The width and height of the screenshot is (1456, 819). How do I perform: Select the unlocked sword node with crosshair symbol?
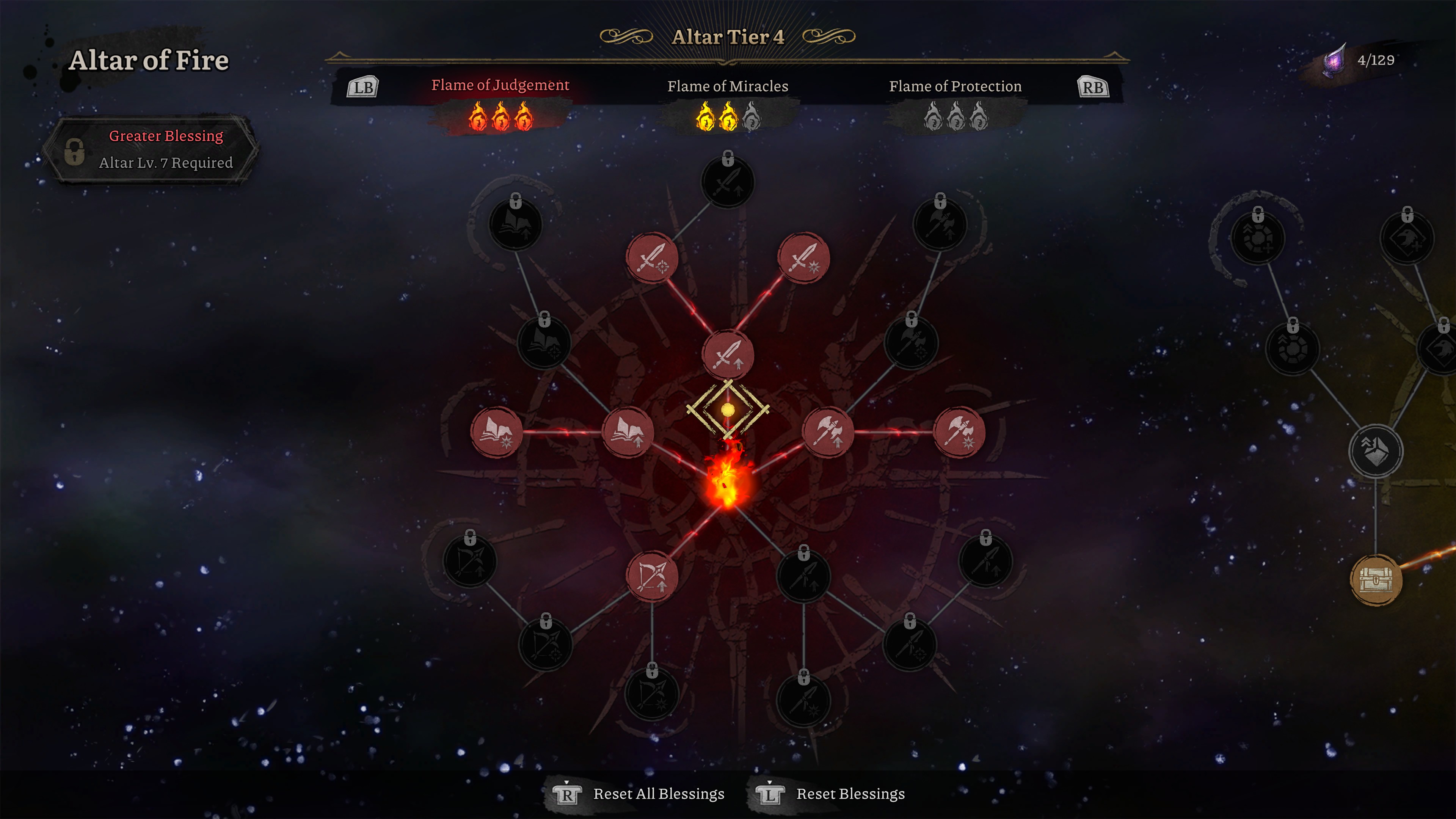click(652, 258)
